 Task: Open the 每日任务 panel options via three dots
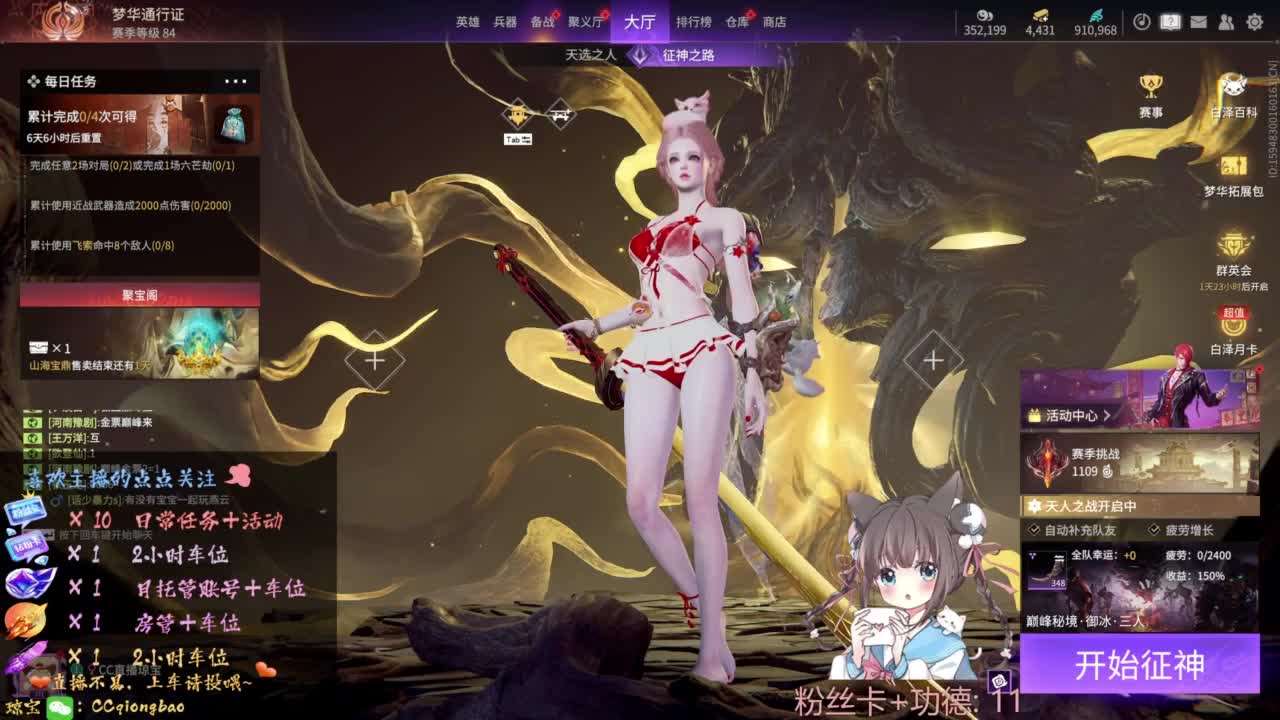236,80
